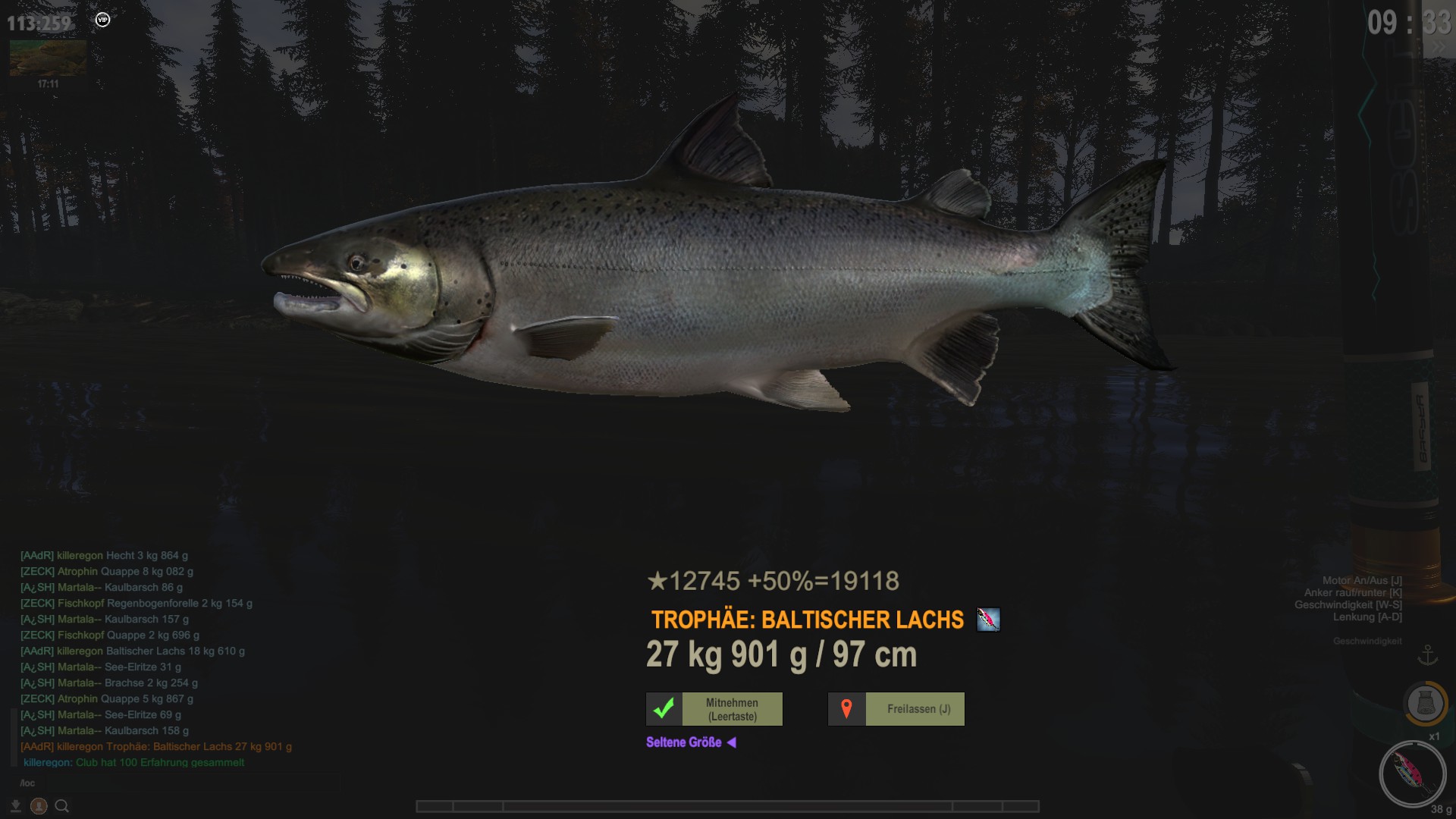Select killeregon's trophy message in chat
The height and width of the screenshot is (819, 1456).
(156, 746)
